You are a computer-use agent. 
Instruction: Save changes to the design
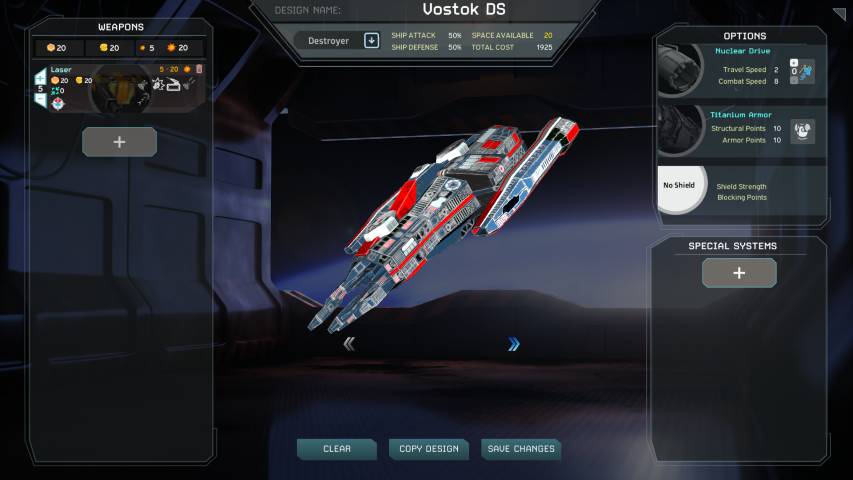(520, 449)
